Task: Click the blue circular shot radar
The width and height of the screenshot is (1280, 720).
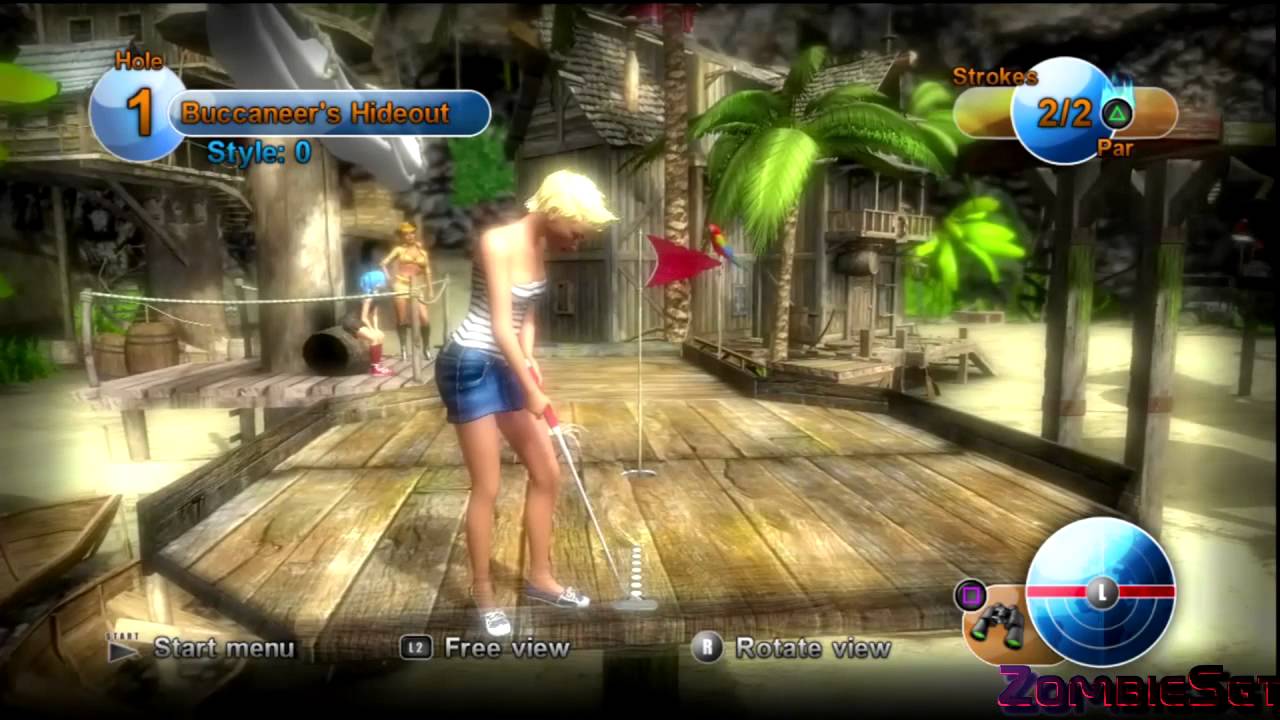Action: coord(1100,592)
